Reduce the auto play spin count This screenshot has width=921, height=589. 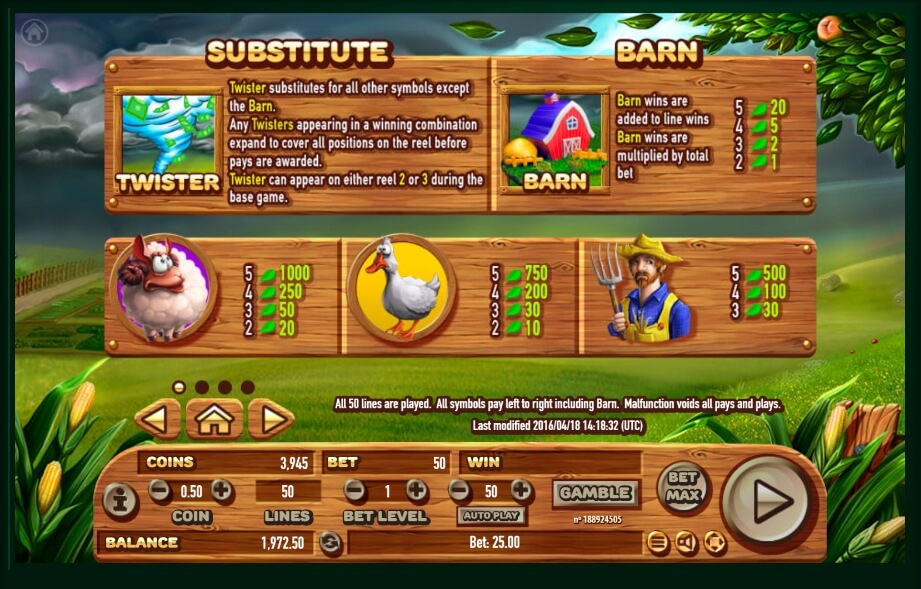[x=459, y=490]
